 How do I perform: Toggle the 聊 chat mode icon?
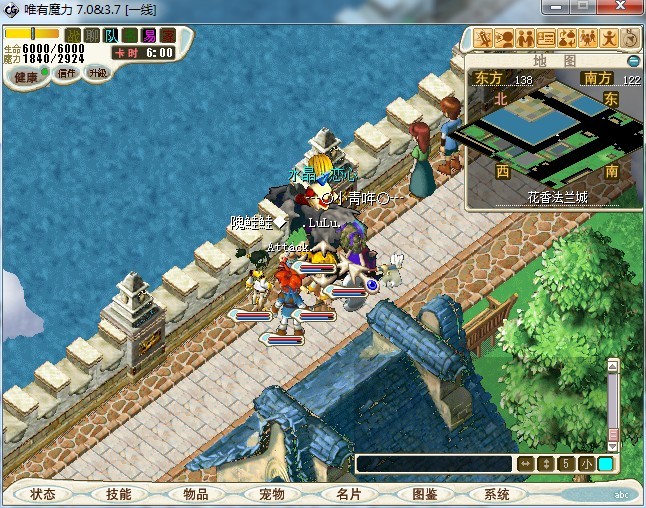pyautogui.click(x=91, y=36)
